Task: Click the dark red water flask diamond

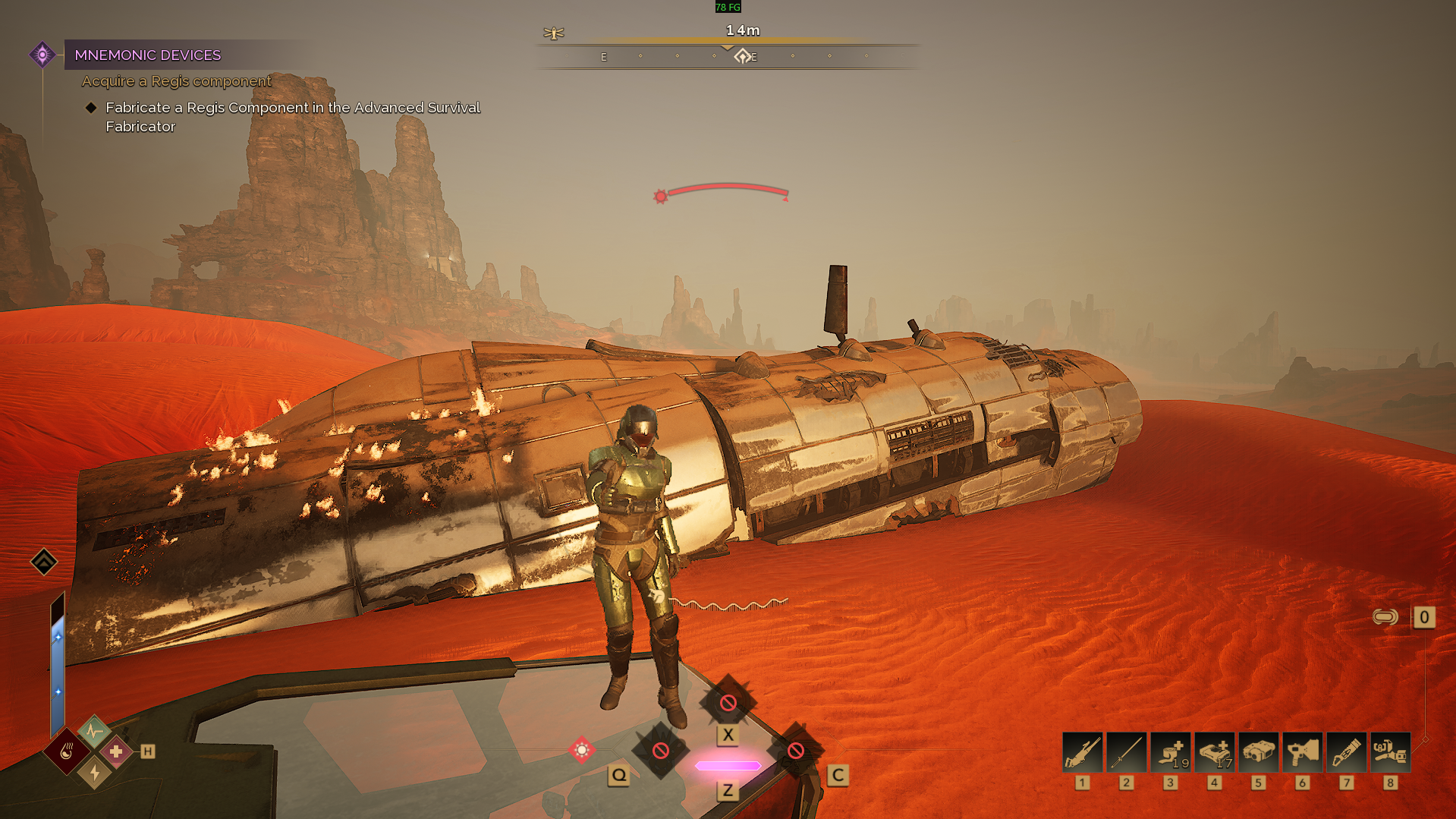Action: 67,751
